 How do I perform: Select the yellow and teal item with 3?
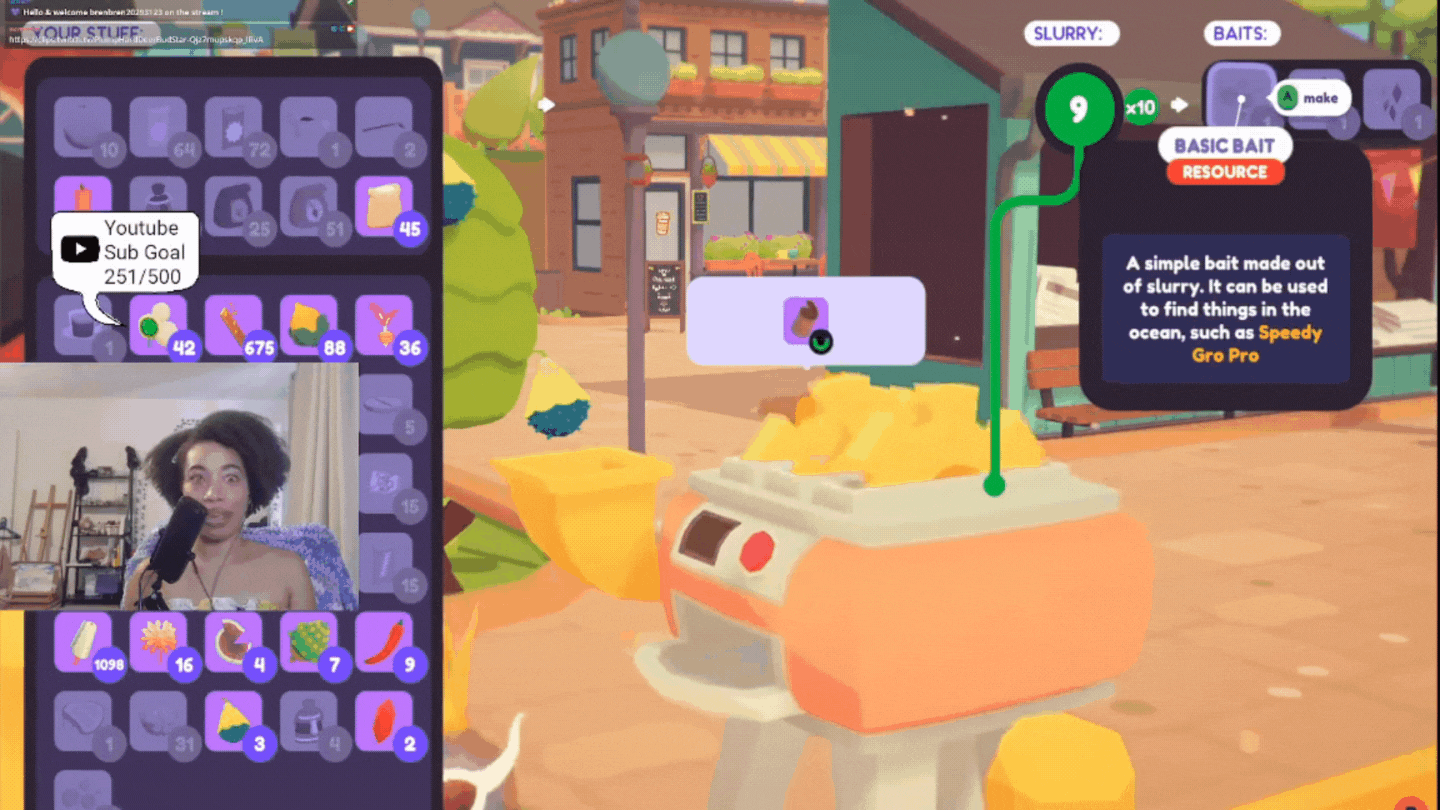234,721
